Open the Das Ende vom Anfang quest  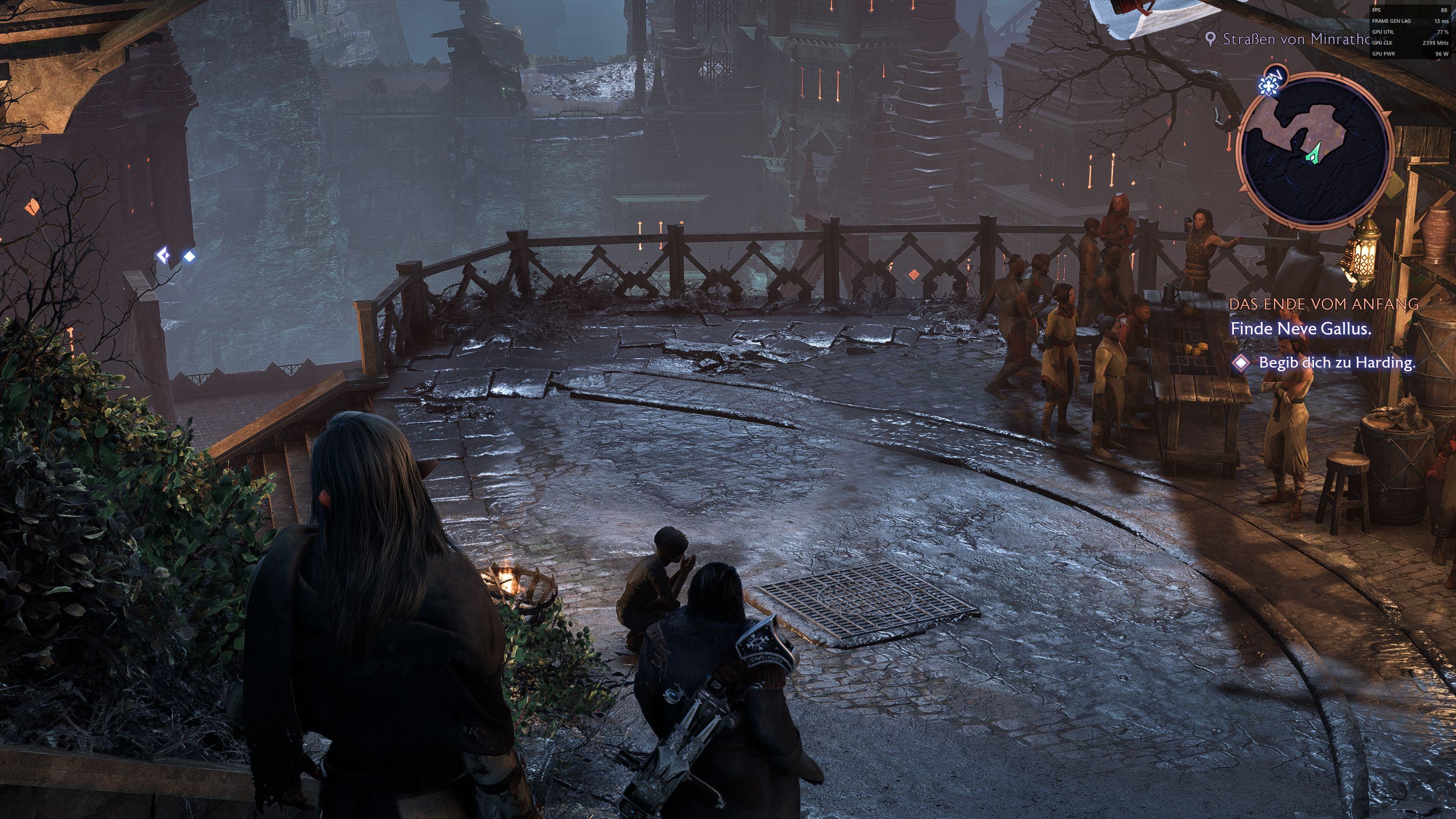[x=1323, y=303]
